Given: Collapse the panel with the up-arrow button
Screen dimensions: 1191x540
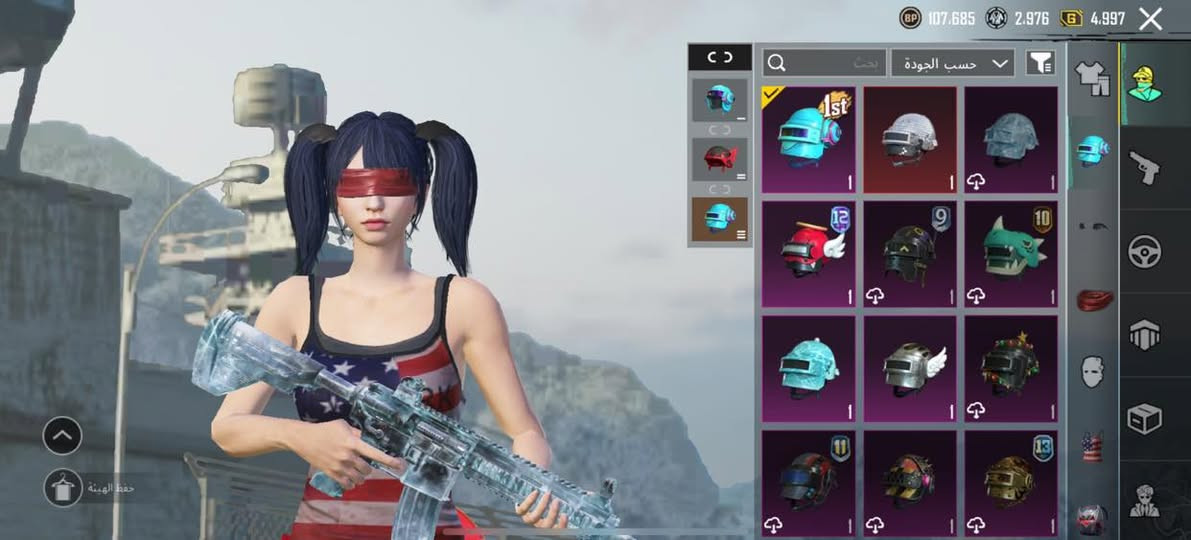Looking at the screenshot, I should (x=62, y=435).
